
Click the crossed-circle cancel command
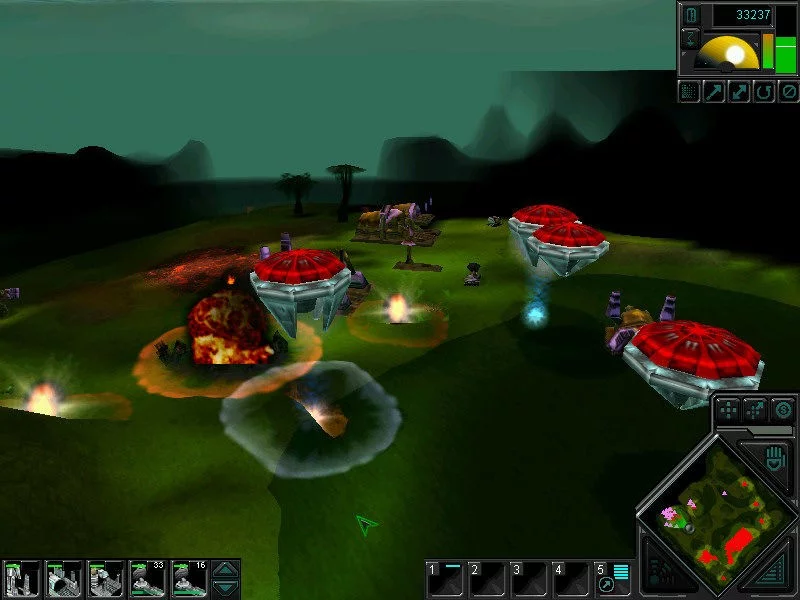click(787, 92)
